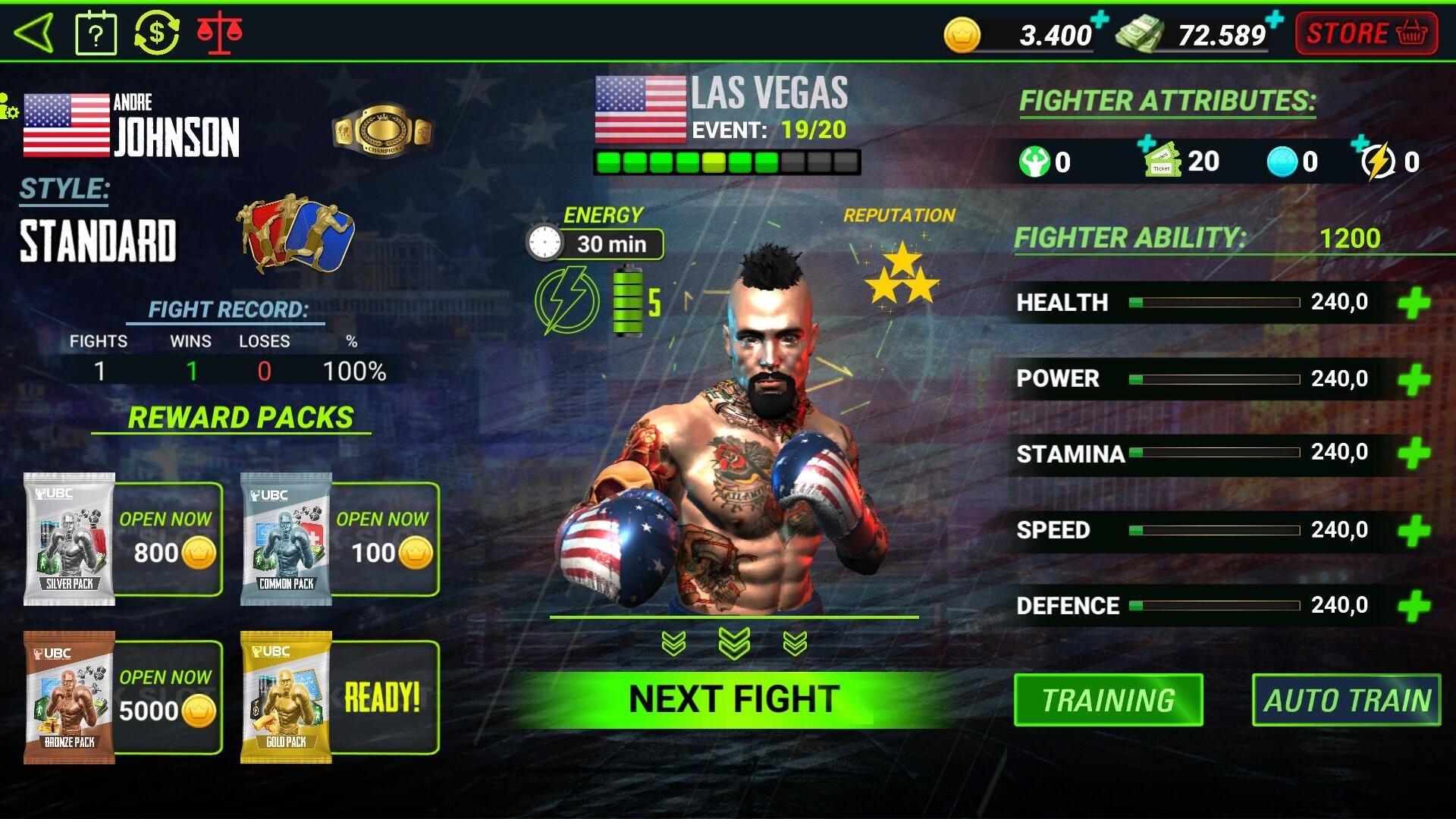Image resolution: width=1456 pixels, height=819 pixels.
Task: Open the STORE
Action: click(1365, 33)
